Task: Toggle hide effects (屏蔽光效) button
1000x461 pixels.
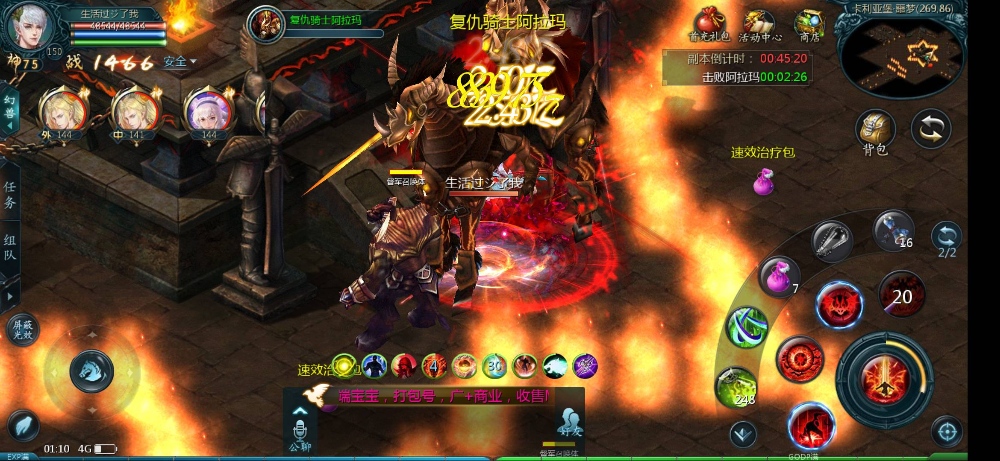Action: click(x=23, y=329)
